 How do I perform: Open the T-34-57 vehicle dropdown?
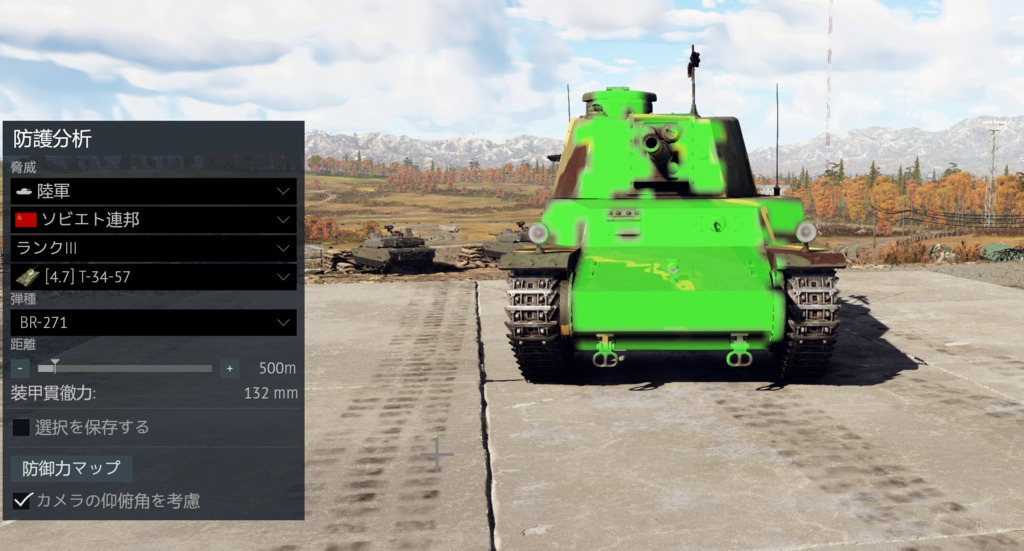(153, 276)
